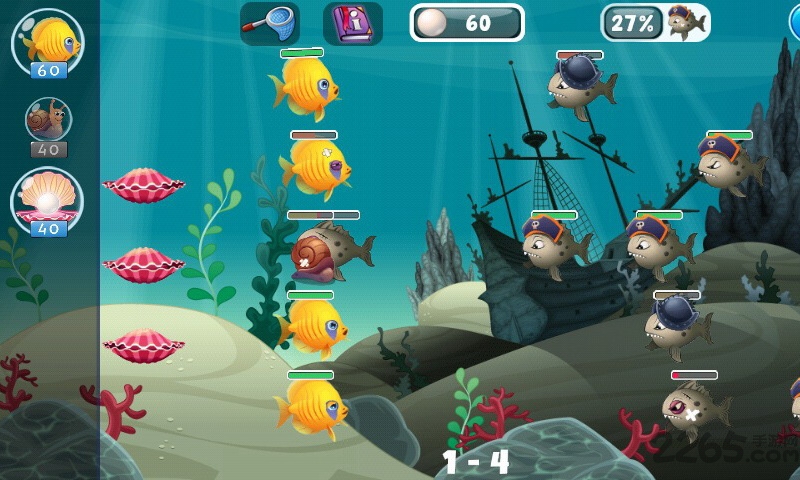Open the purple info book

(352, 22)
